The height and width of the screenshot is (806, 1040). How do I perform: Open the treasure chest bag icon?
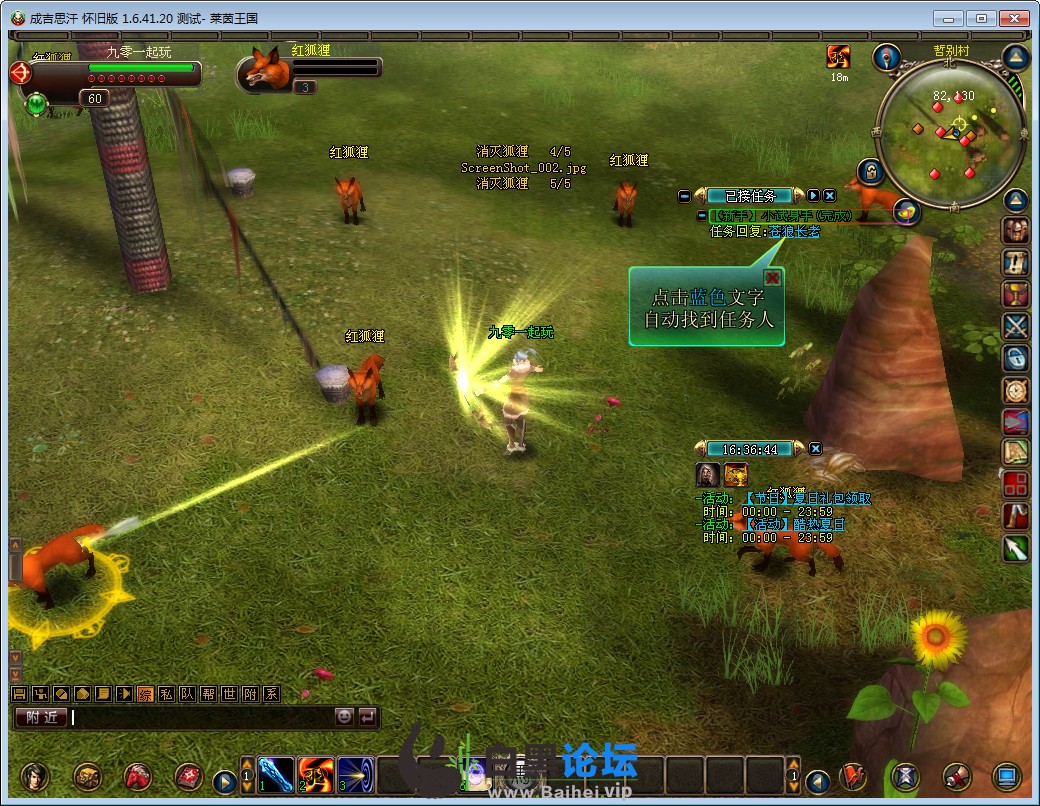point(87,776)
